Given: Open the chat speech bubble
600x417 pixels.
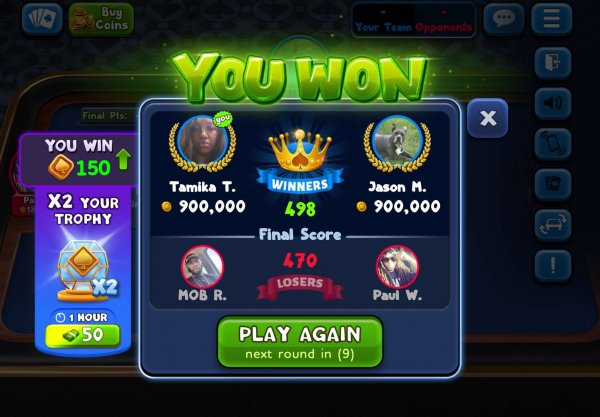Looking at the screenshot, I should coord(503,19).
